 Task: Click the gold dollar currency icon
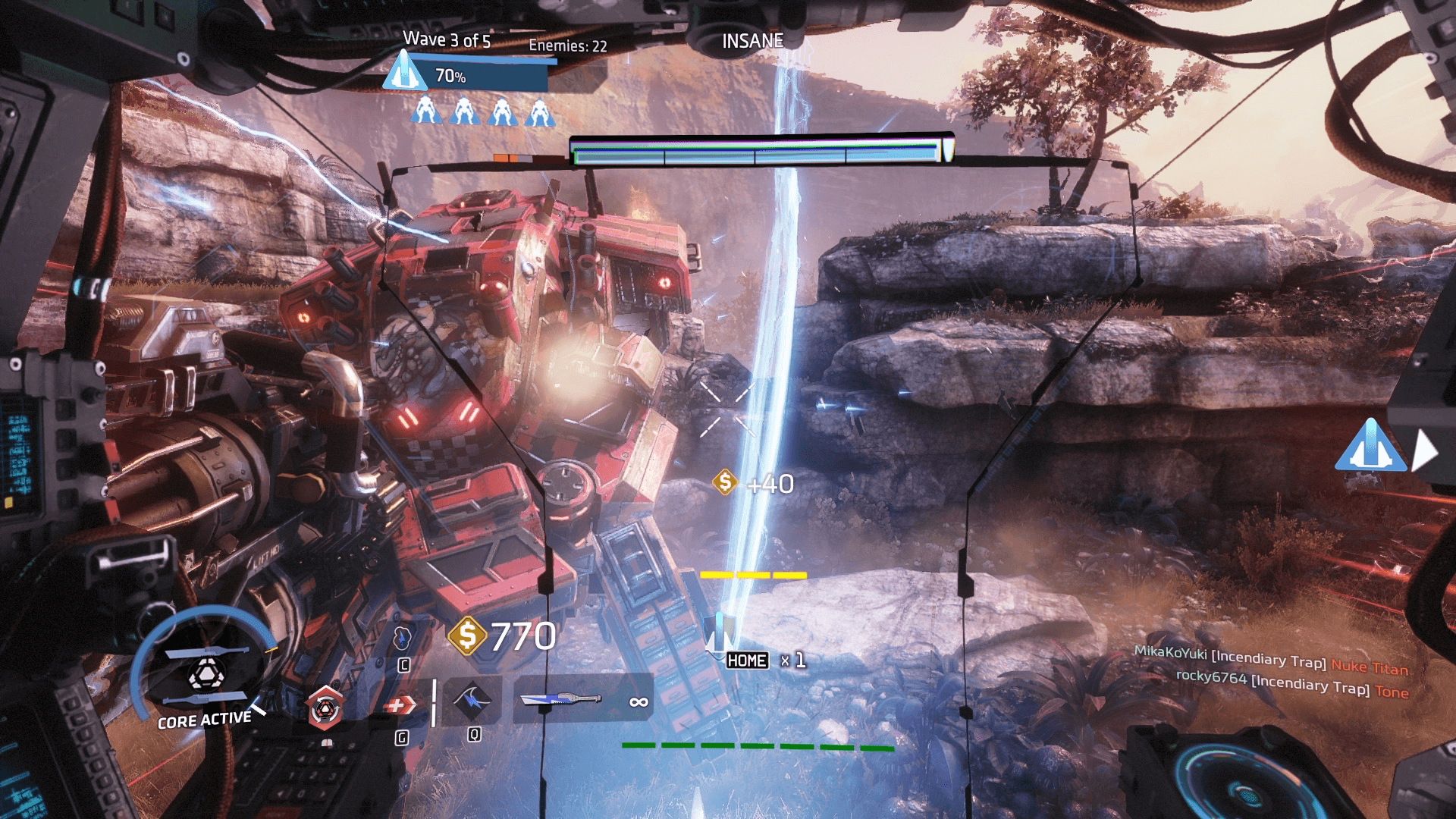pyautogui.click(x=467, y=635)
